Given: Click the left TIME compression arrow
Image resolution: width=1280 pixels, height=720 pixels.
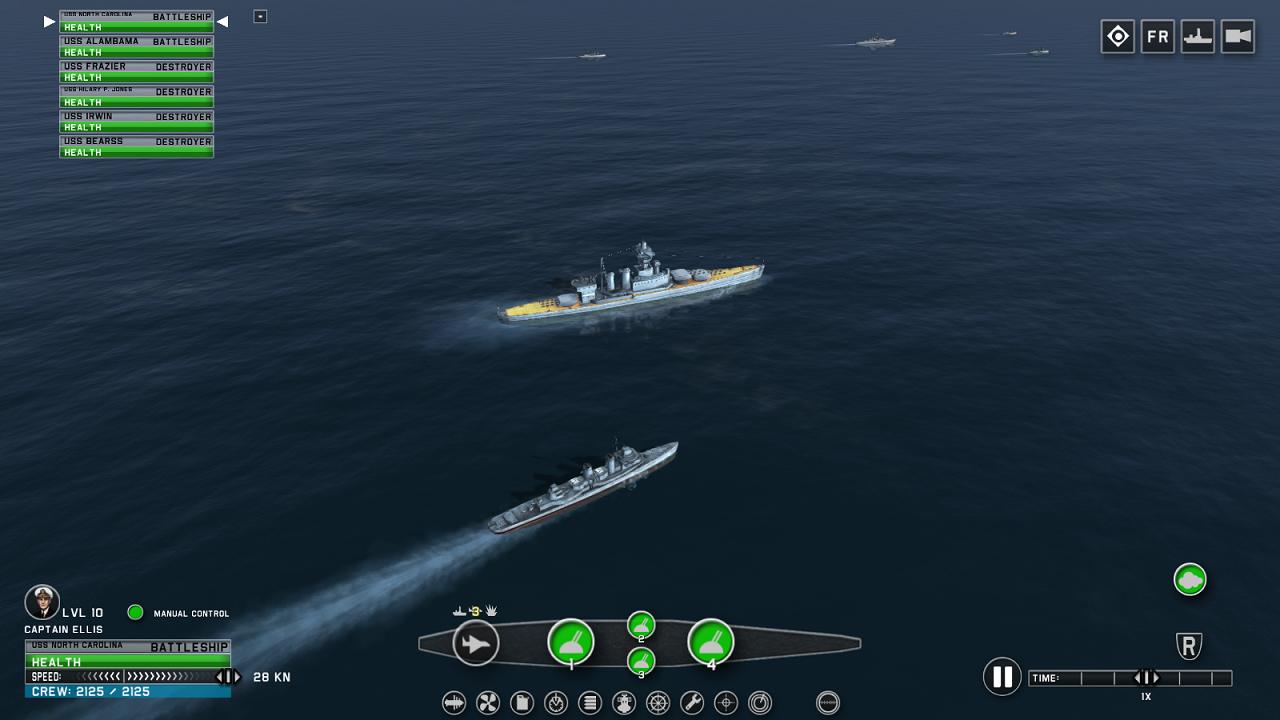Looking at the screenshot, I should coord(1138,677).
